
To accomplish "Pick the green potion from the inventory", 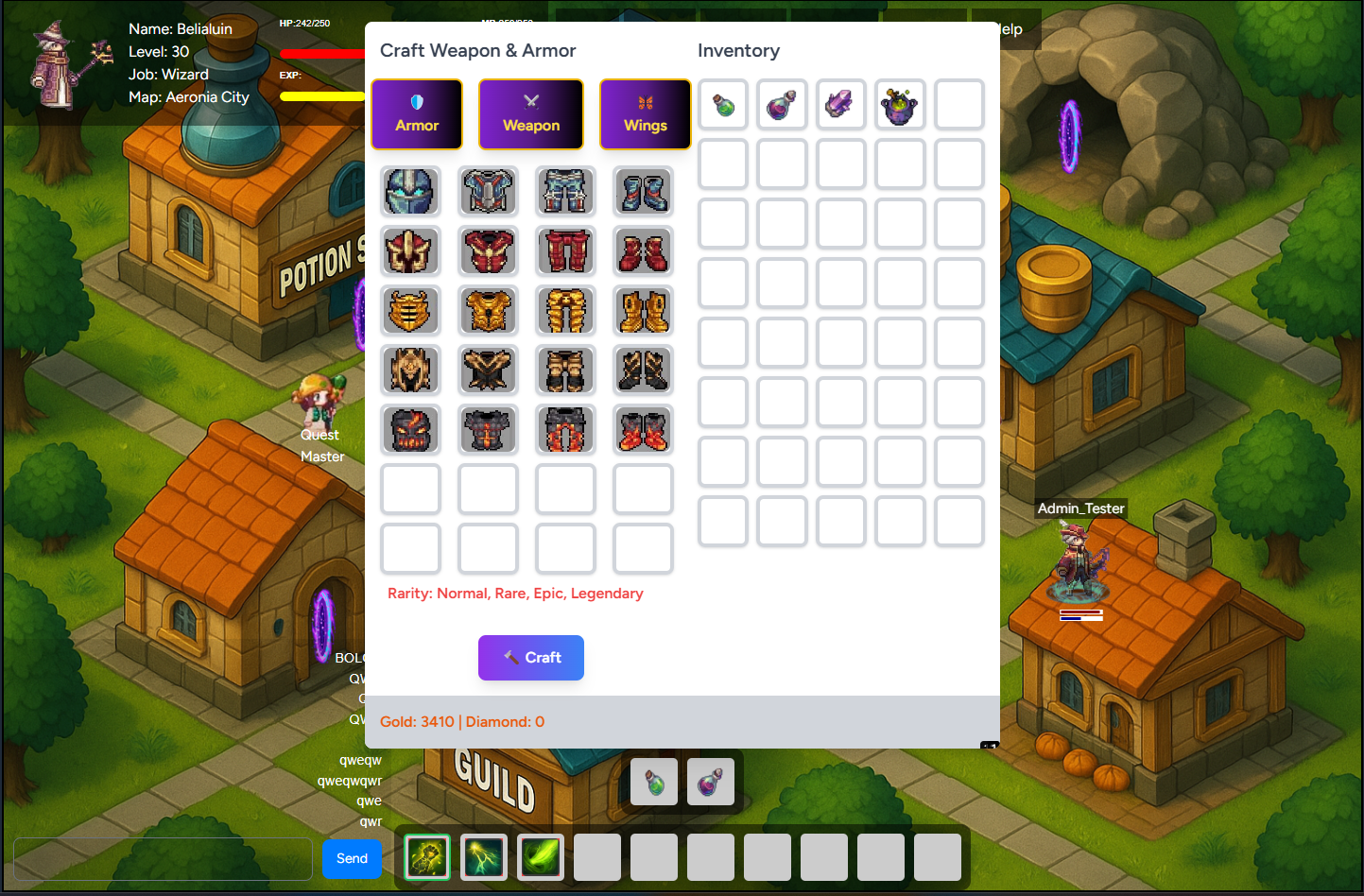I will pos(723,104).
